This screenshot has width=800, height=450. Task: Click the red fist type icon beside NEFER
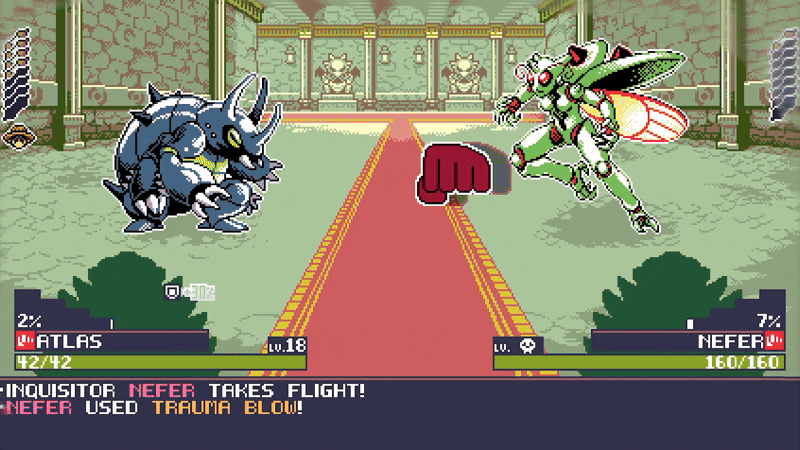(776, 341)
